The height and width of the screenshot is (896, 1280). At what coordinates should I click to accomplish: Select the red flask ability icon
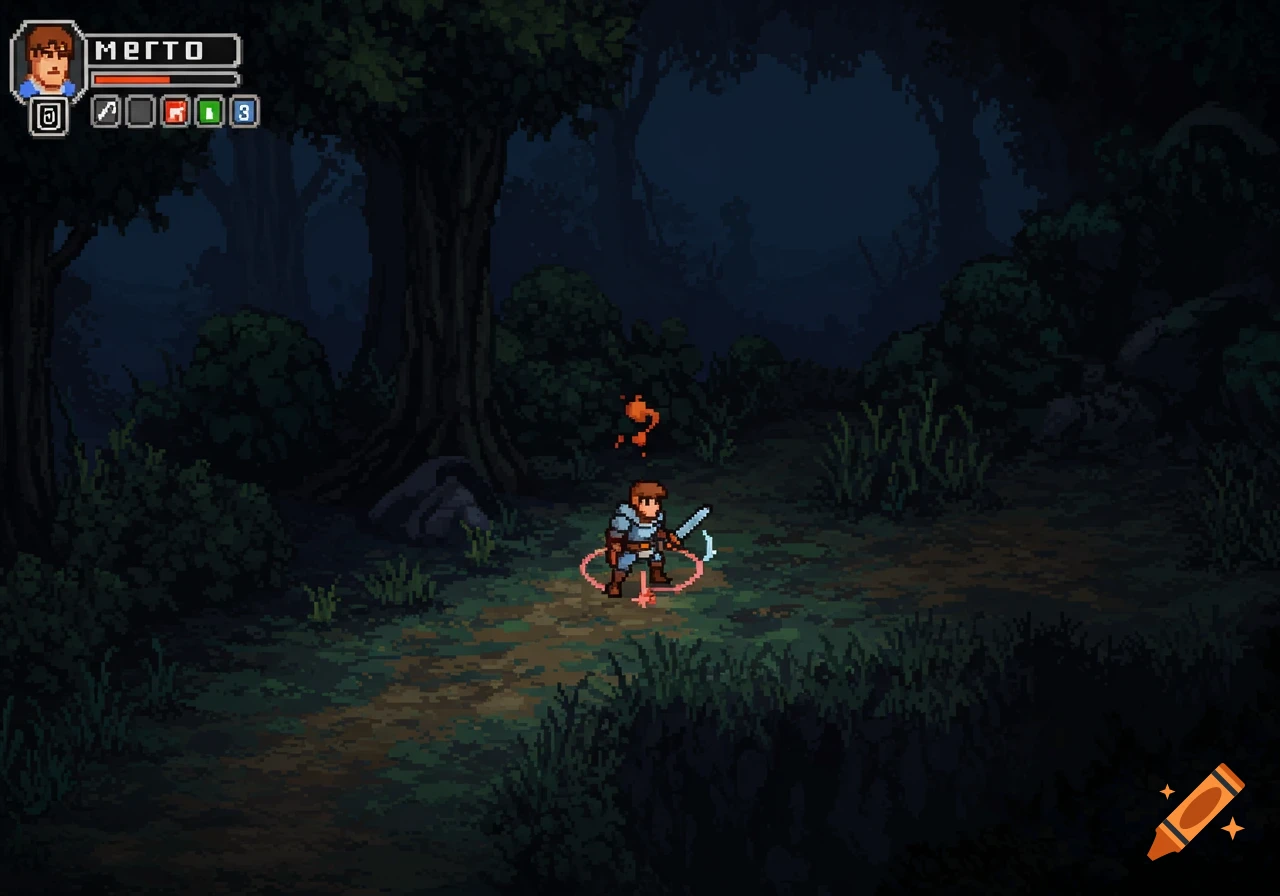(175, 112)
